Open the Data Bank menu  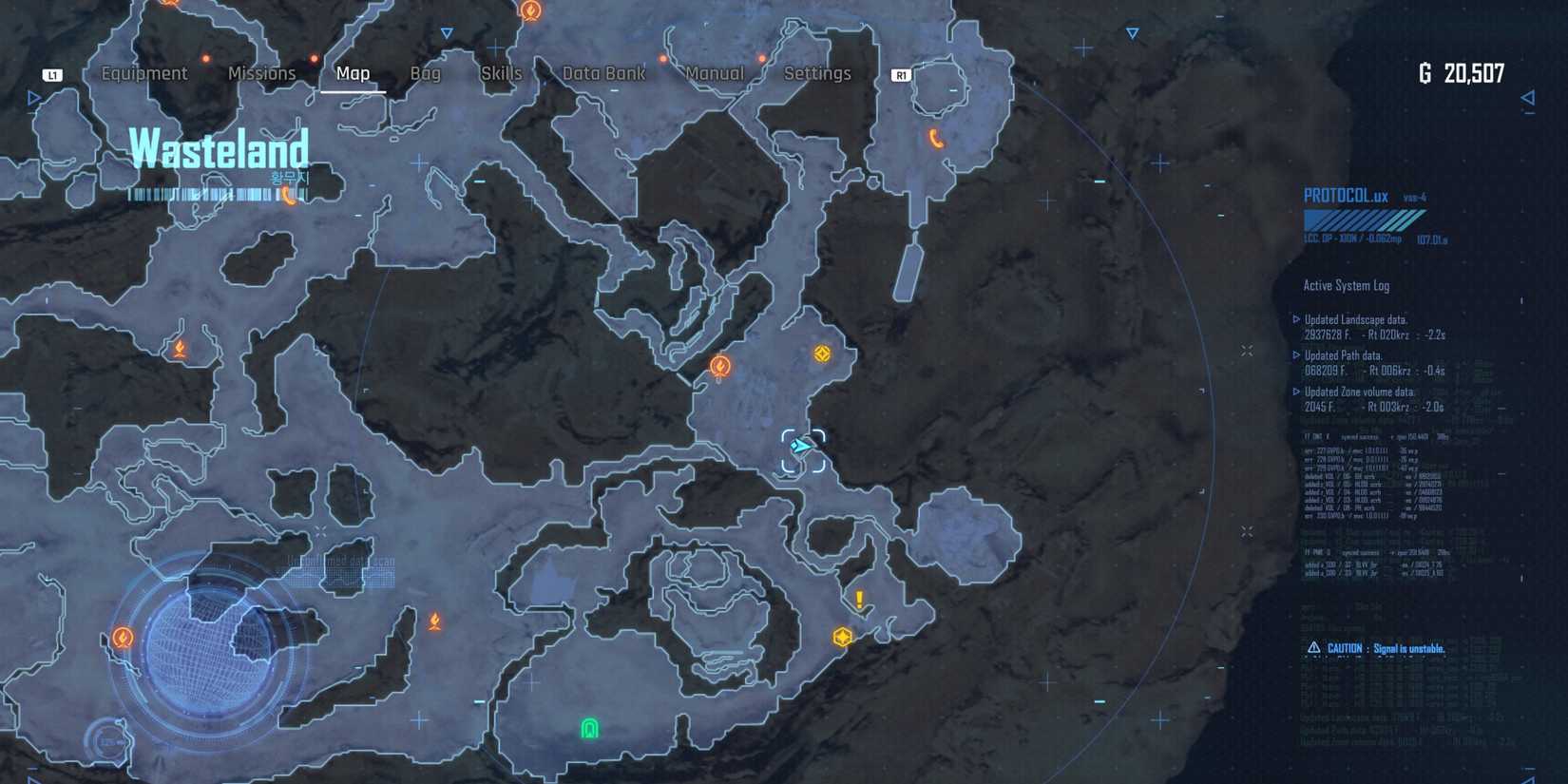[x=602, y=73]
